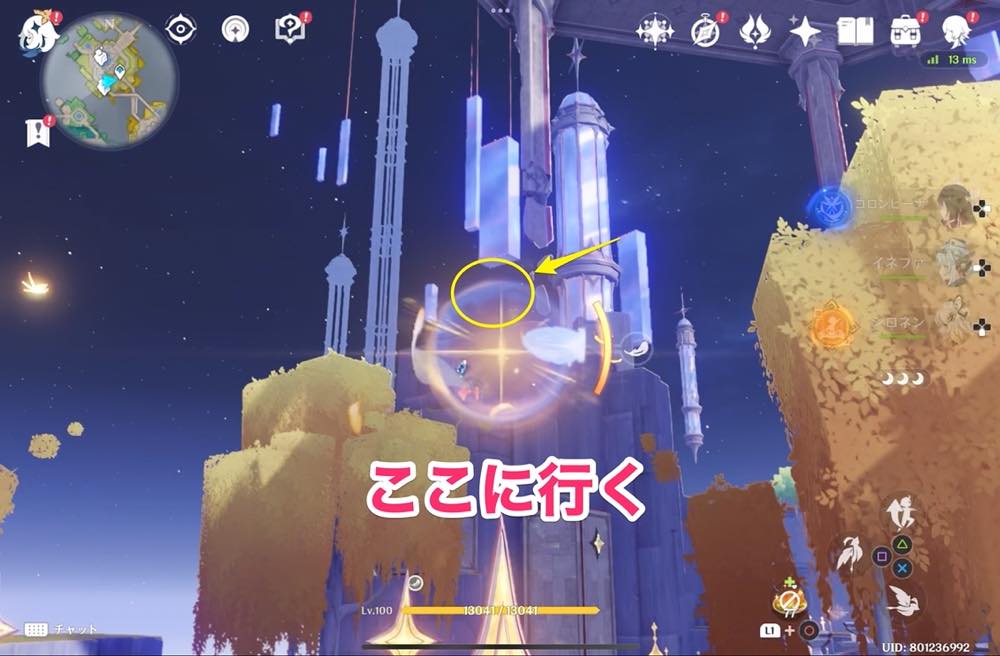
Task: Toggle the eye-shaped sight icon
Action: pyautogui.click(x=181, y=29)
